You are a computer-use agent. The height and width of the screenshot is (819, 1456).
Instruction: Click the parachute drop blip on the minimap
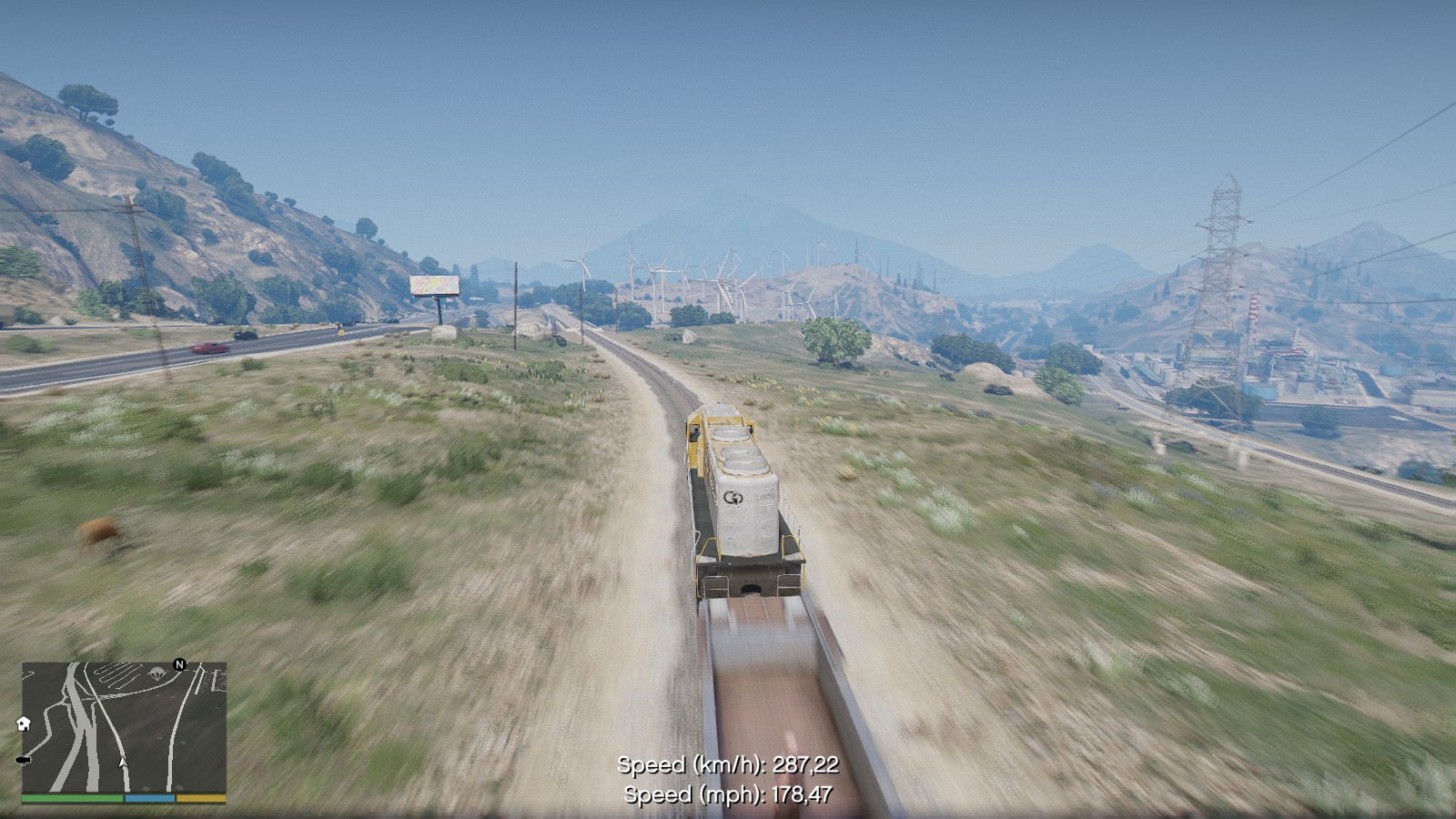[157, 673]
